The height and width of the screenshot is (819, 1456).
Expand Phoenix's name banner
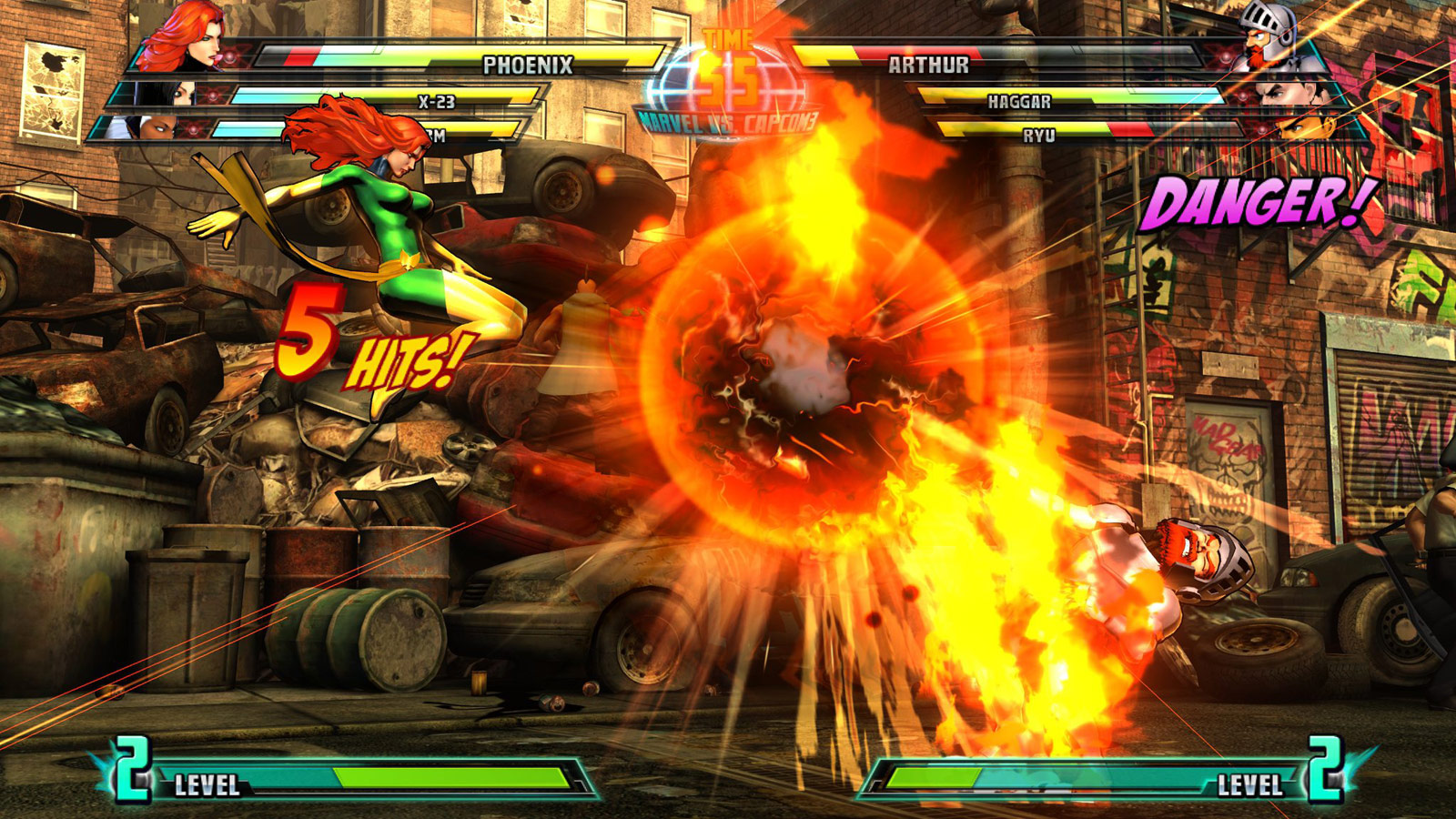click(x=528, y=64)
